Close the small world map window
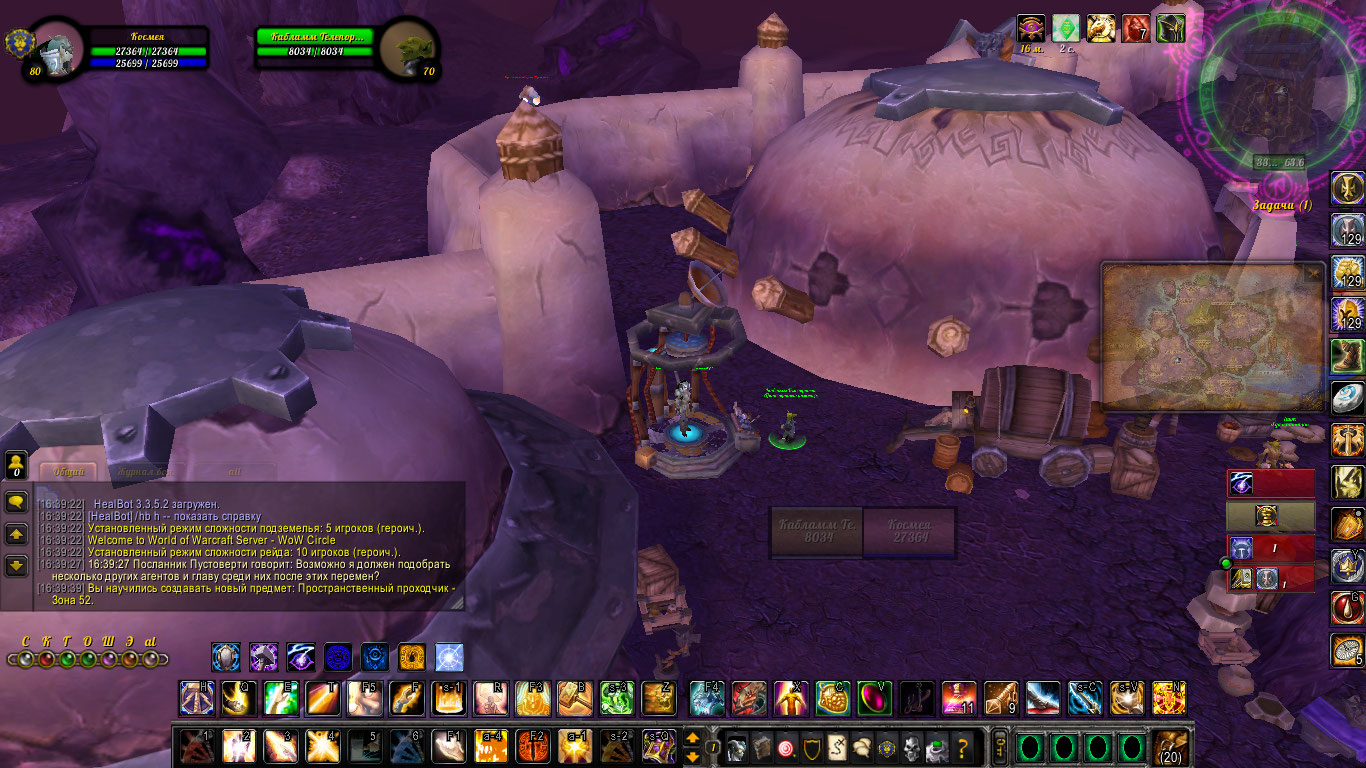This screenshot has height=768, width=1366. click(x=1313, y=272)
